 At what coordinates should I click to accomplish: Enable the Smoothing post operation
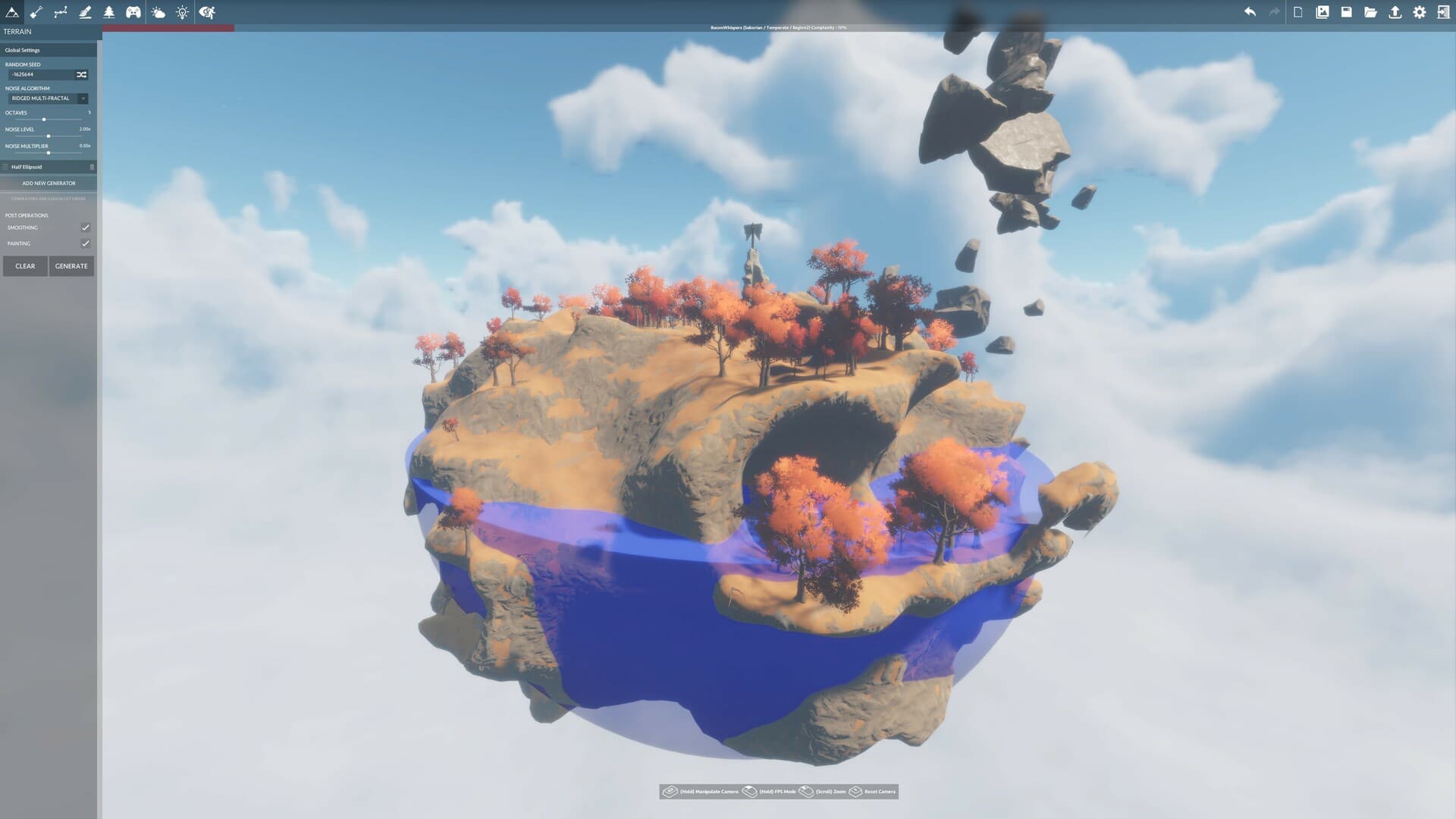click(85, 227)
